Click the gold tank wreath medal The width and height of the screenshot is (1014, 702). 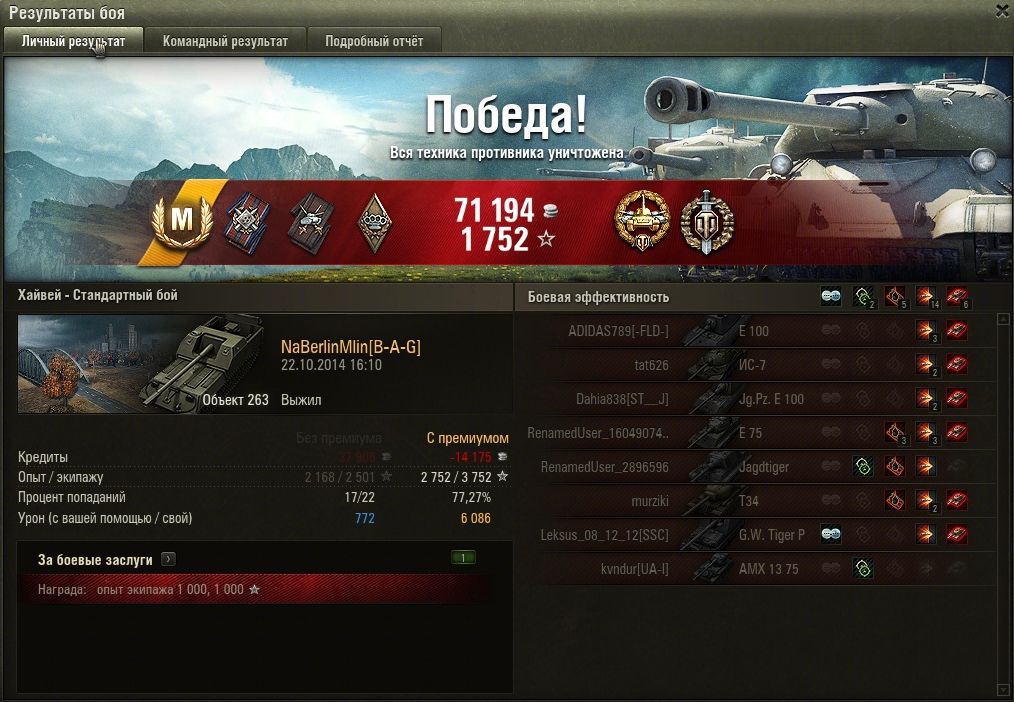point(641,221)
